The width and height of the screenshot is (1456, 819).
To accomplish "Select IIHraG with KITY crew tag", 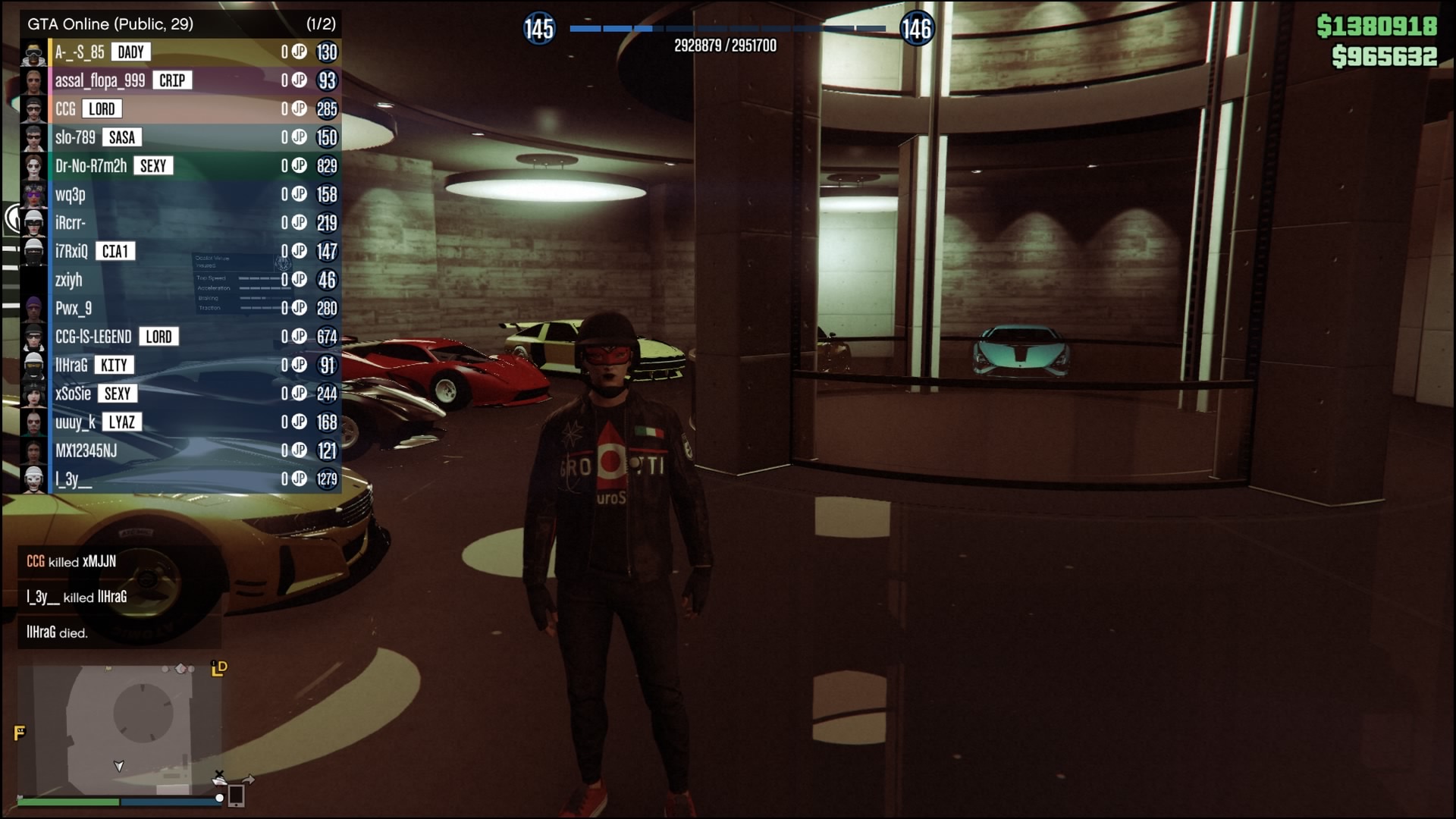I will [x=182, y=365].
